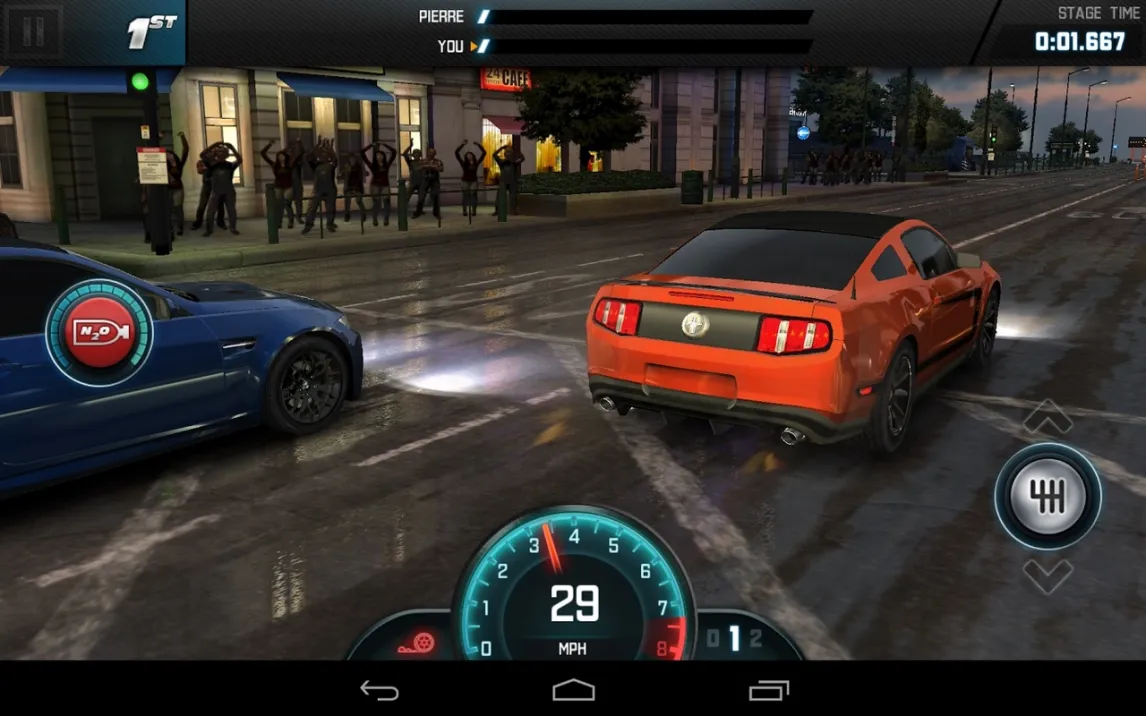Go to the Android home screen
This screenshot has height=716, width=1146.
[573, 690]
